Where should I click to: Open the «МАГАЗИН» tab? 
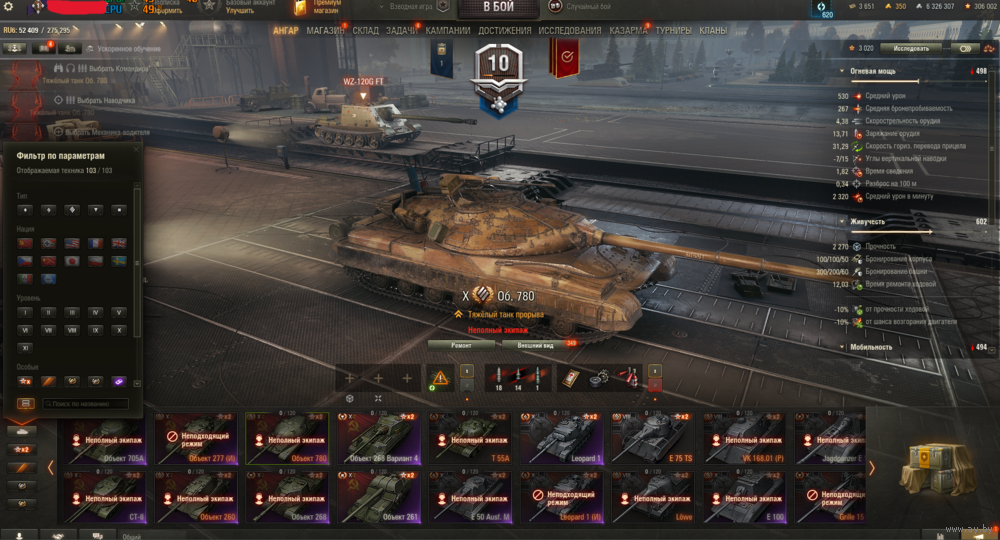[x=326, y=30]
